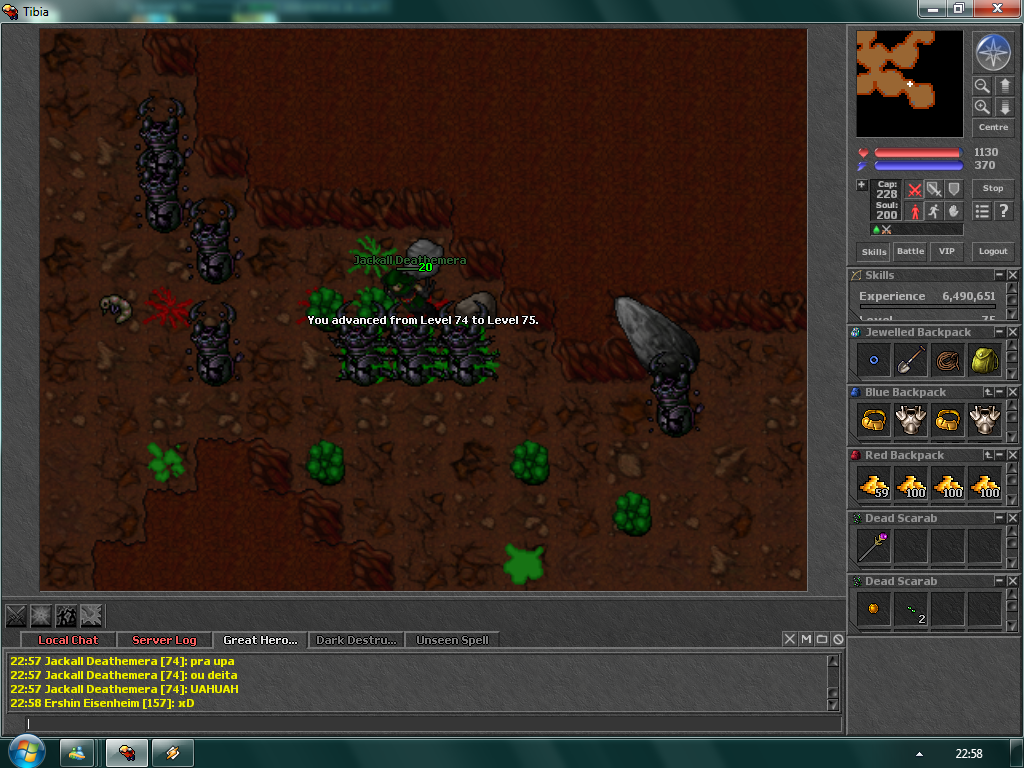Click the compass rose on the minimap panel
The image size is (1024, 768).
pyautogui.click(x=993, y=53)
